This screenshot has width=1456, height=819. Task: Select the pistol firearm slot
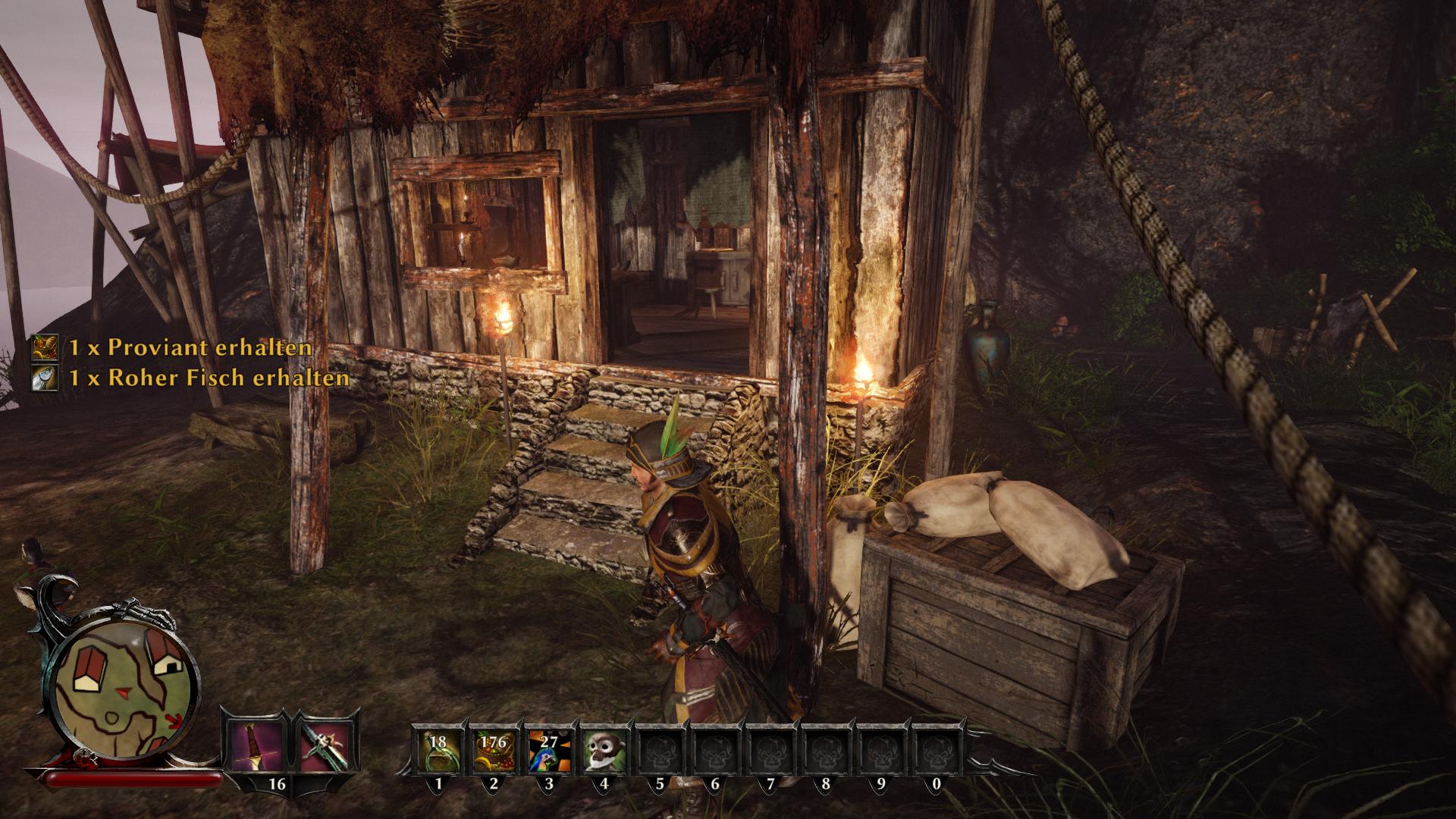point(325,743)
